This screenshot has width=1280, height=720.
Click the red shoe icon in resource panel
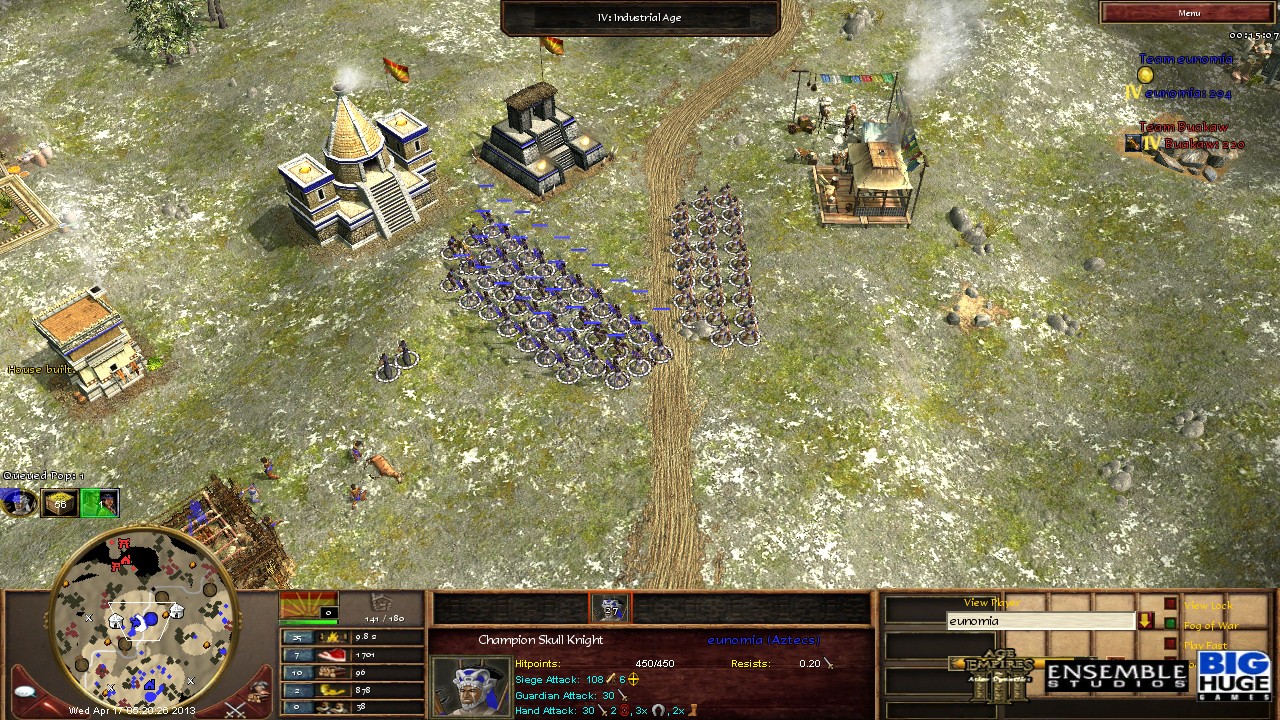tap(332, 654)
